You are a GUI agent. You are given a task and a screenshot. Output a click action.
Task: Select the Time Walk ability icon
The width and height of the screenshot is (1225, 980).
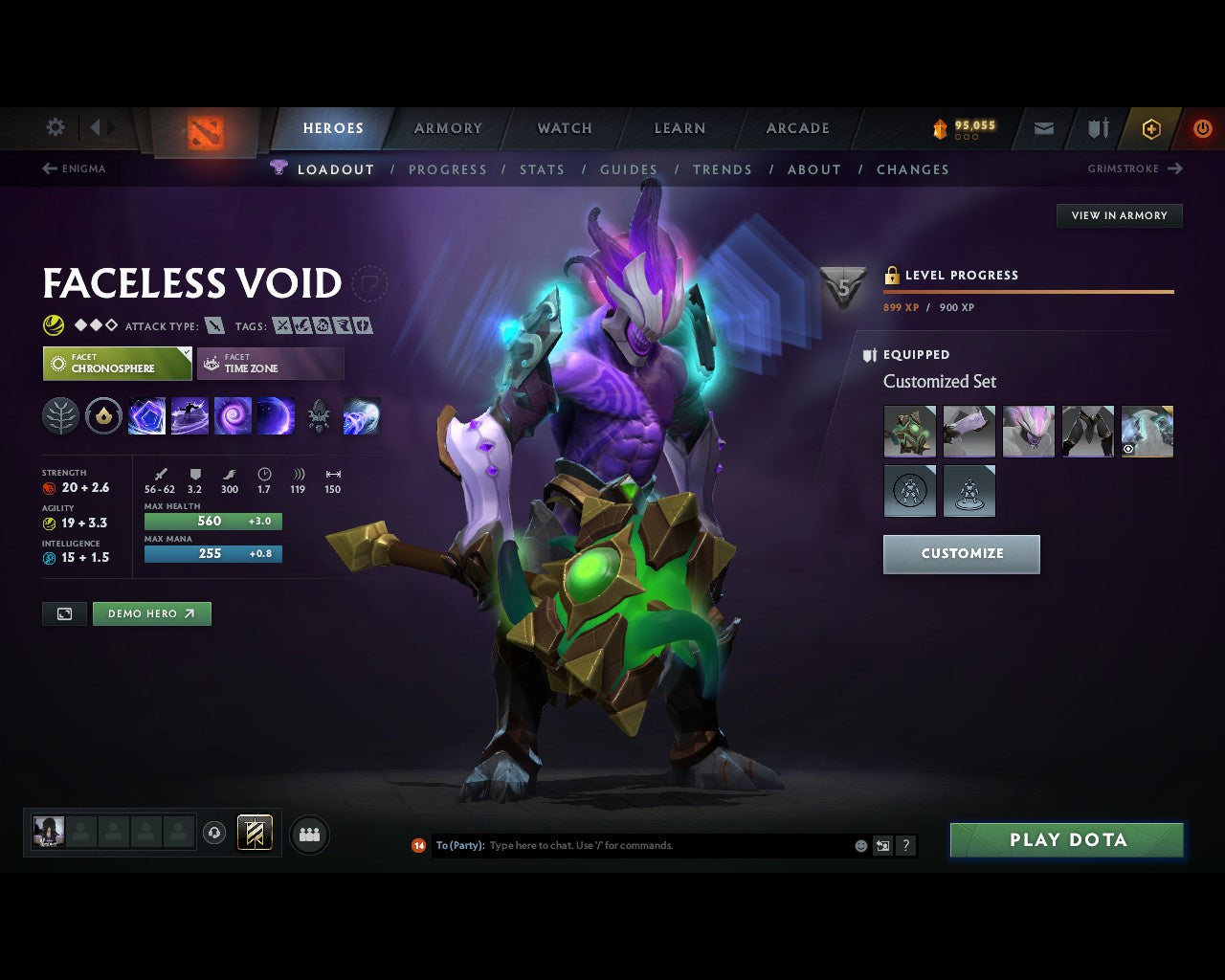[147, 415]
